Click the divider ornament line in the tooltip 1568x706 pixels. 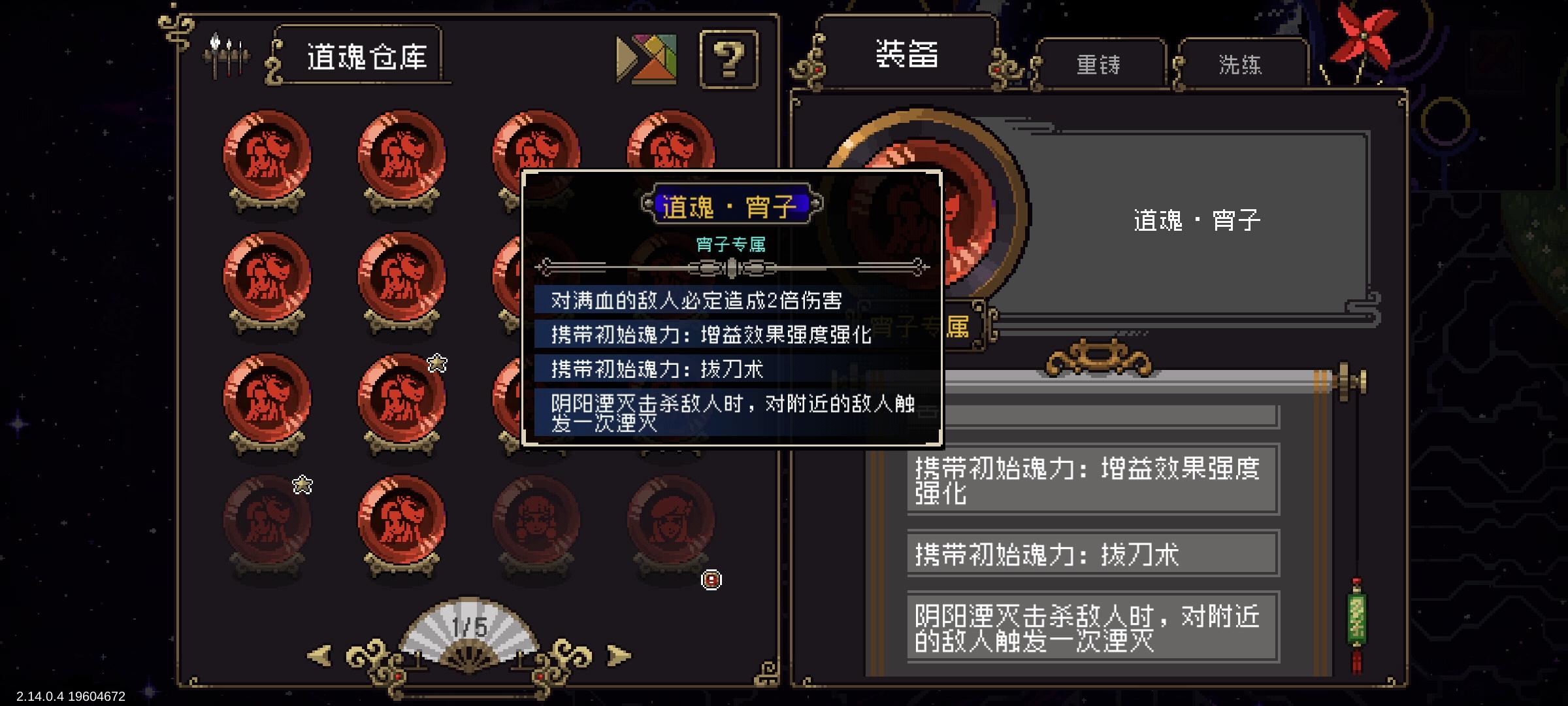tap(732, 267)
